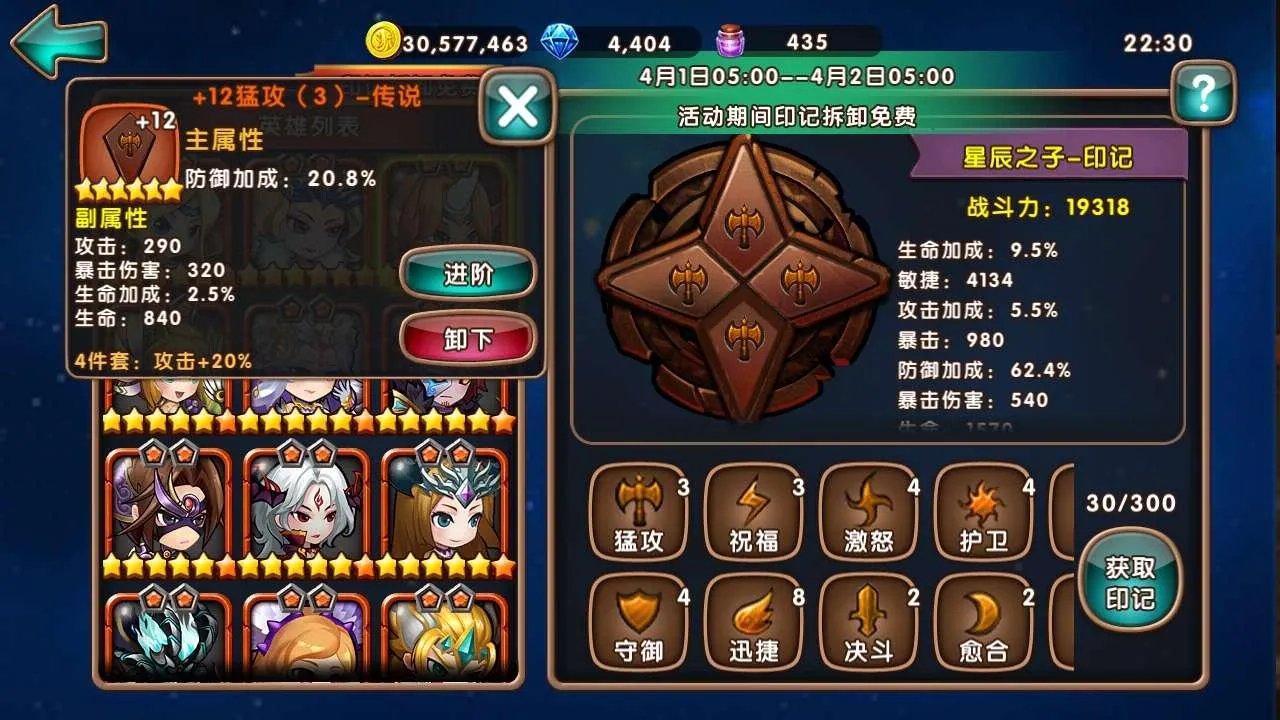Check the 30/300 seal counter
Viewport: 1280px width, 720px height.
tap(1129, 504)
